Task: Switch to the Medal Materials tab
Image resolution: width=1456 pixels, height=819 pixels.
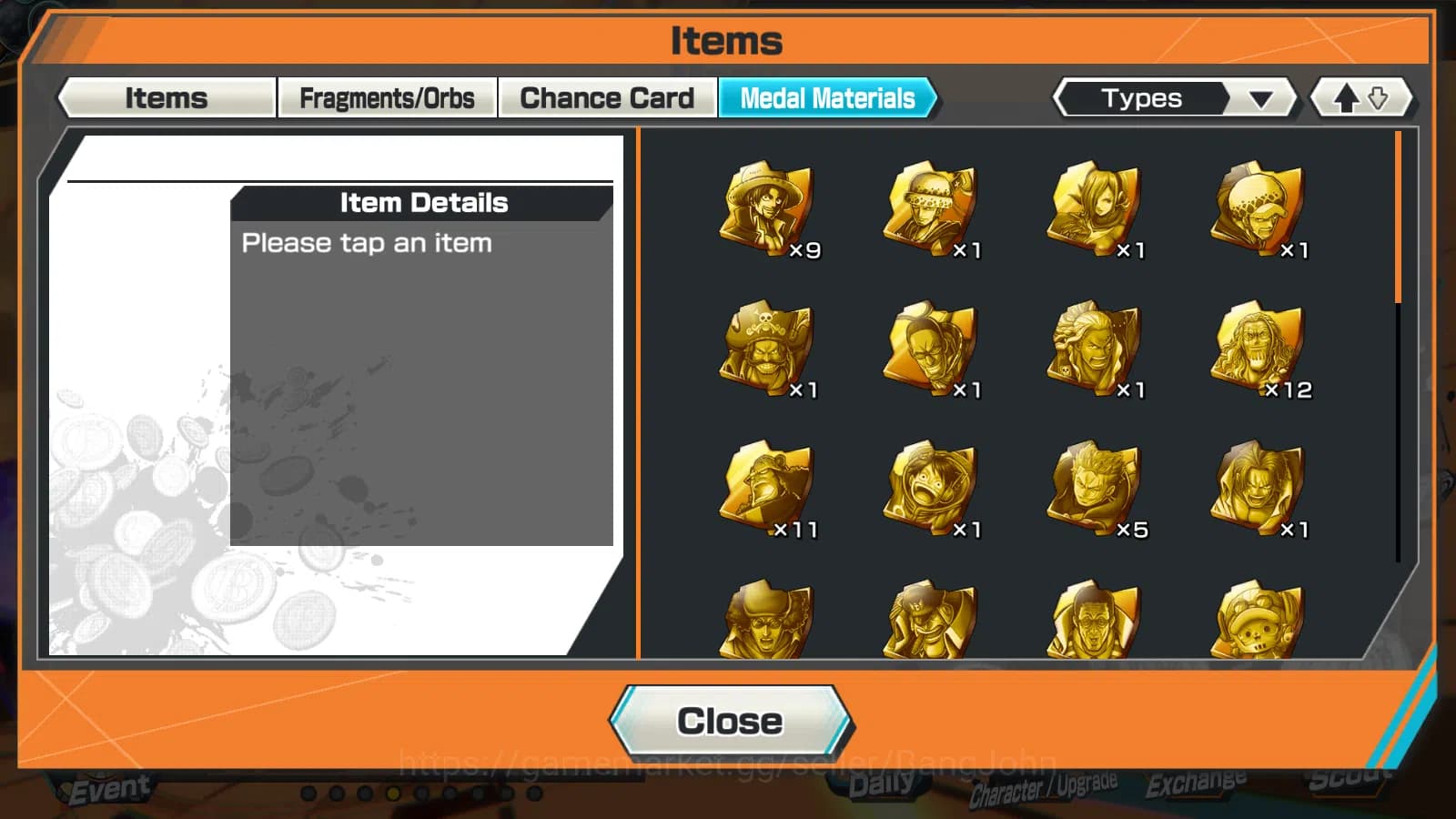Action: [x=826, y=98]
